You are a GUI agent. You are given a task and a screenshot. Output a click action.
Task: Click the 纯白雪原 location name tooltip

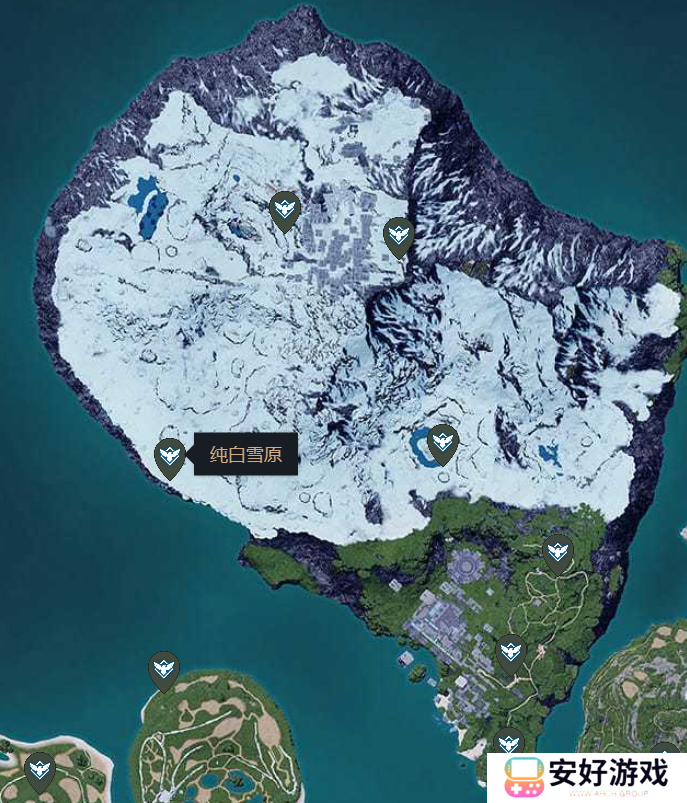pos(246,455)
